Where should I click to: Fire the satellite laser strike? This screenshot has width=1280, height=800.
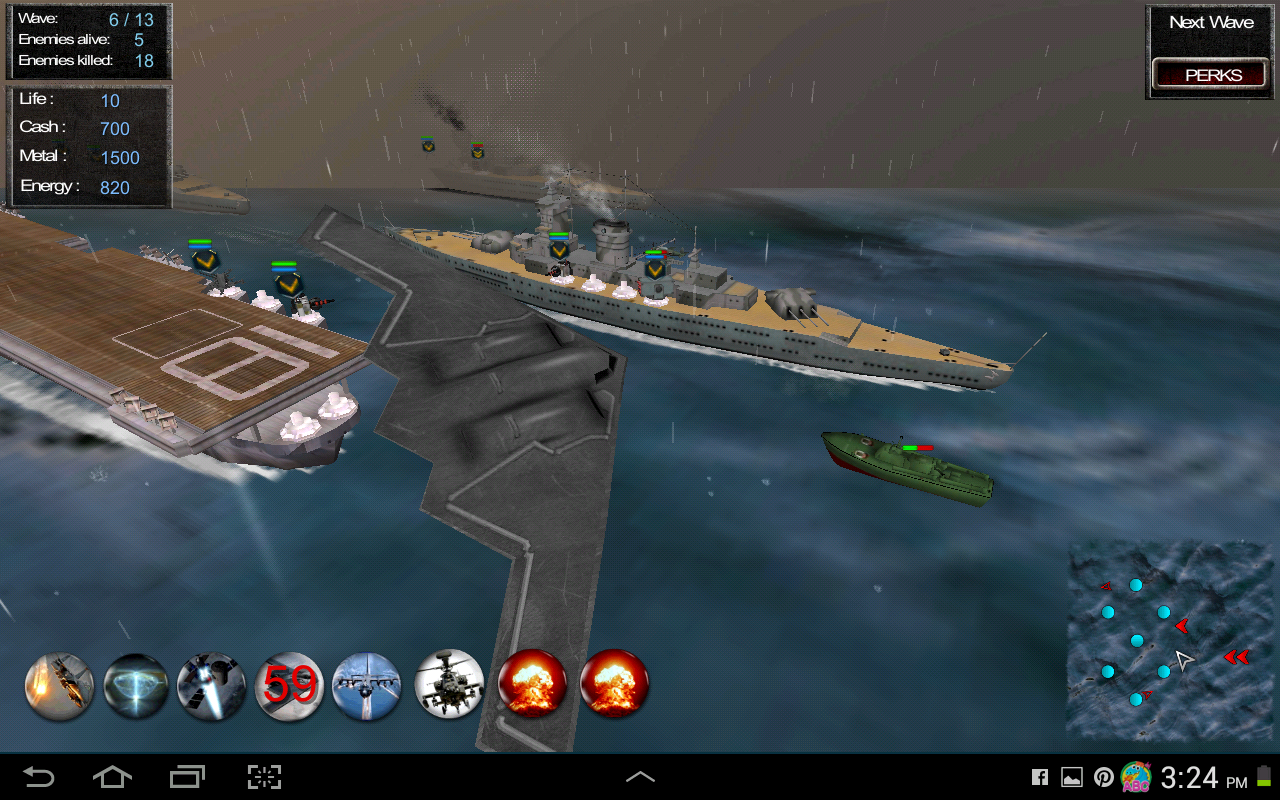[212, 686]
